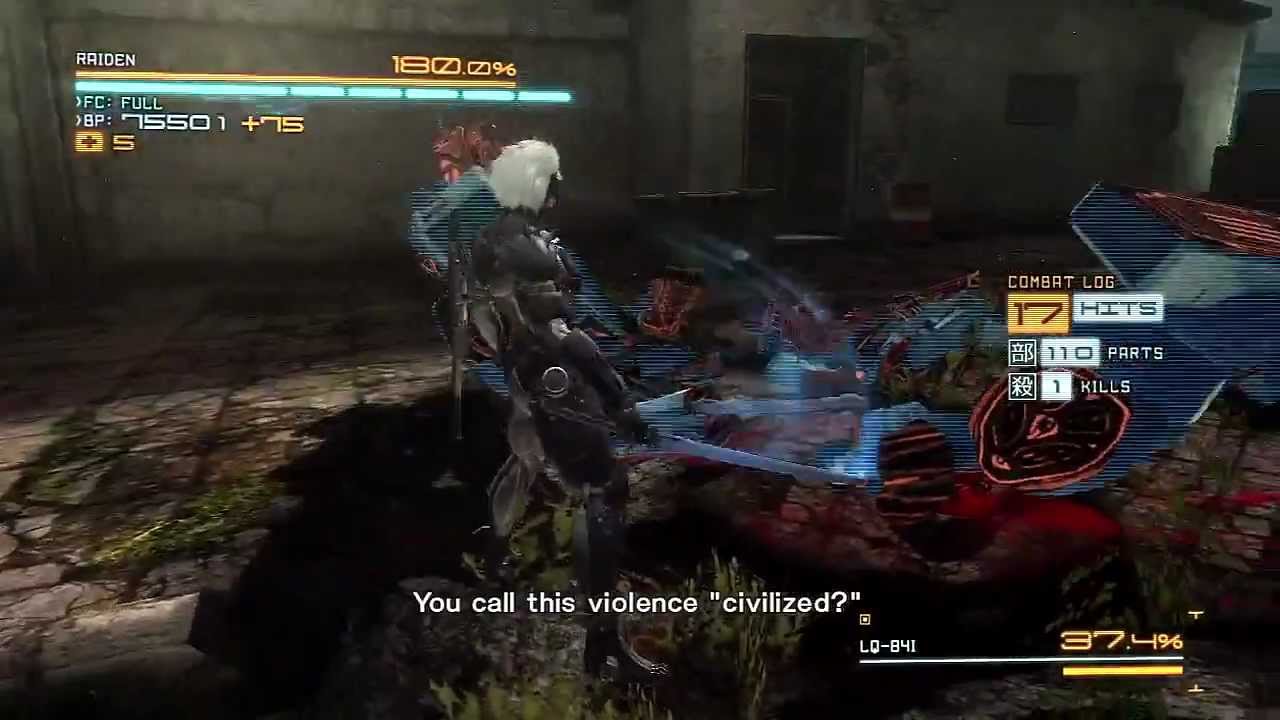Viewport: 1280px width, 720px height.
Task: Click the orange 17 hits counter badge
Action: pos(1040,312)
